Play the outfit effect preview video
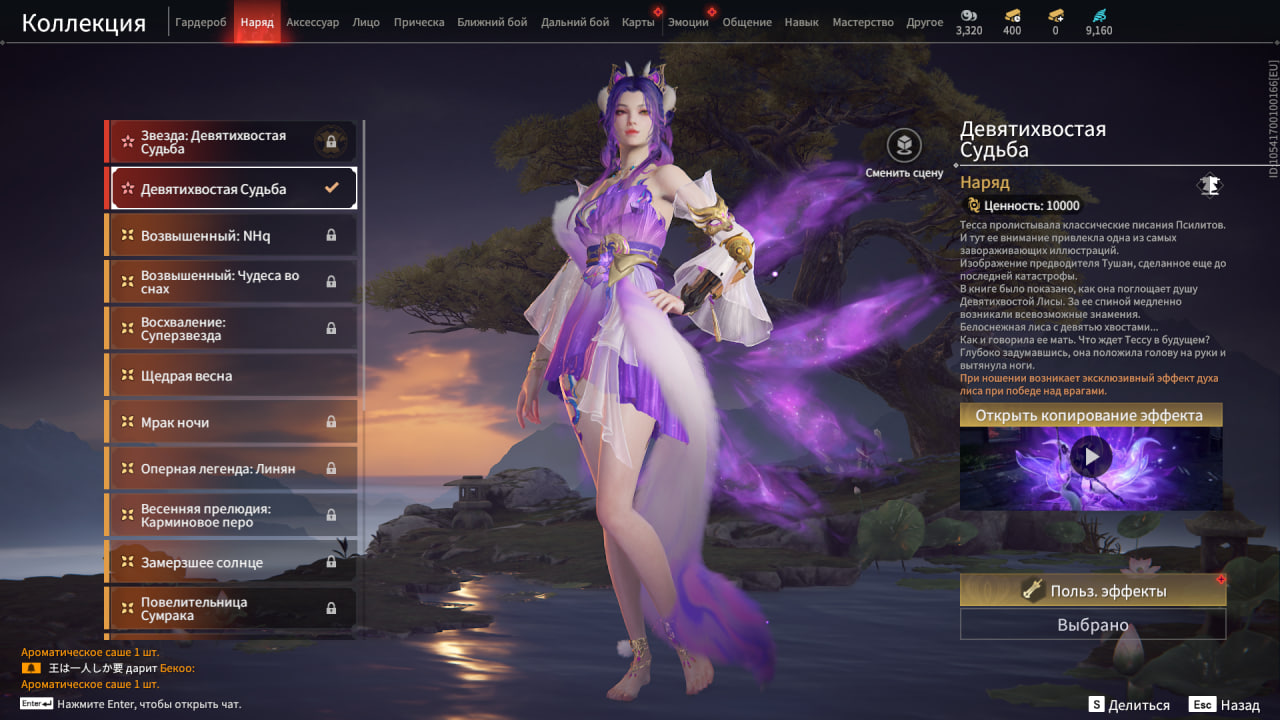This screenshot has height=720, width=1280. click(1091, 458)
